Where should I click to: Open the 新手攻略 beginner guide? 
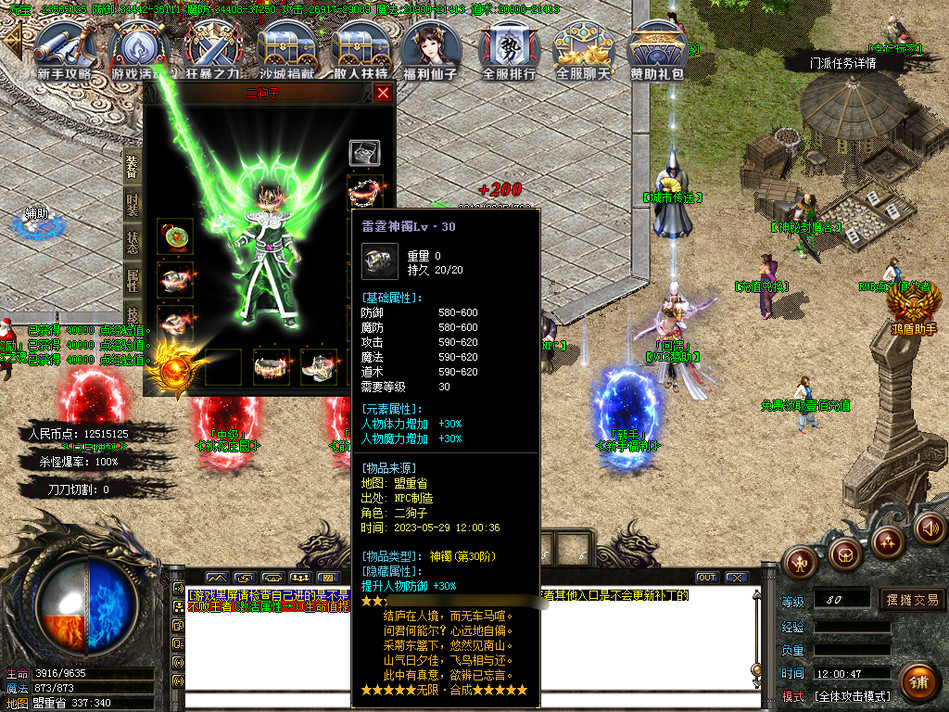point(65,50)
